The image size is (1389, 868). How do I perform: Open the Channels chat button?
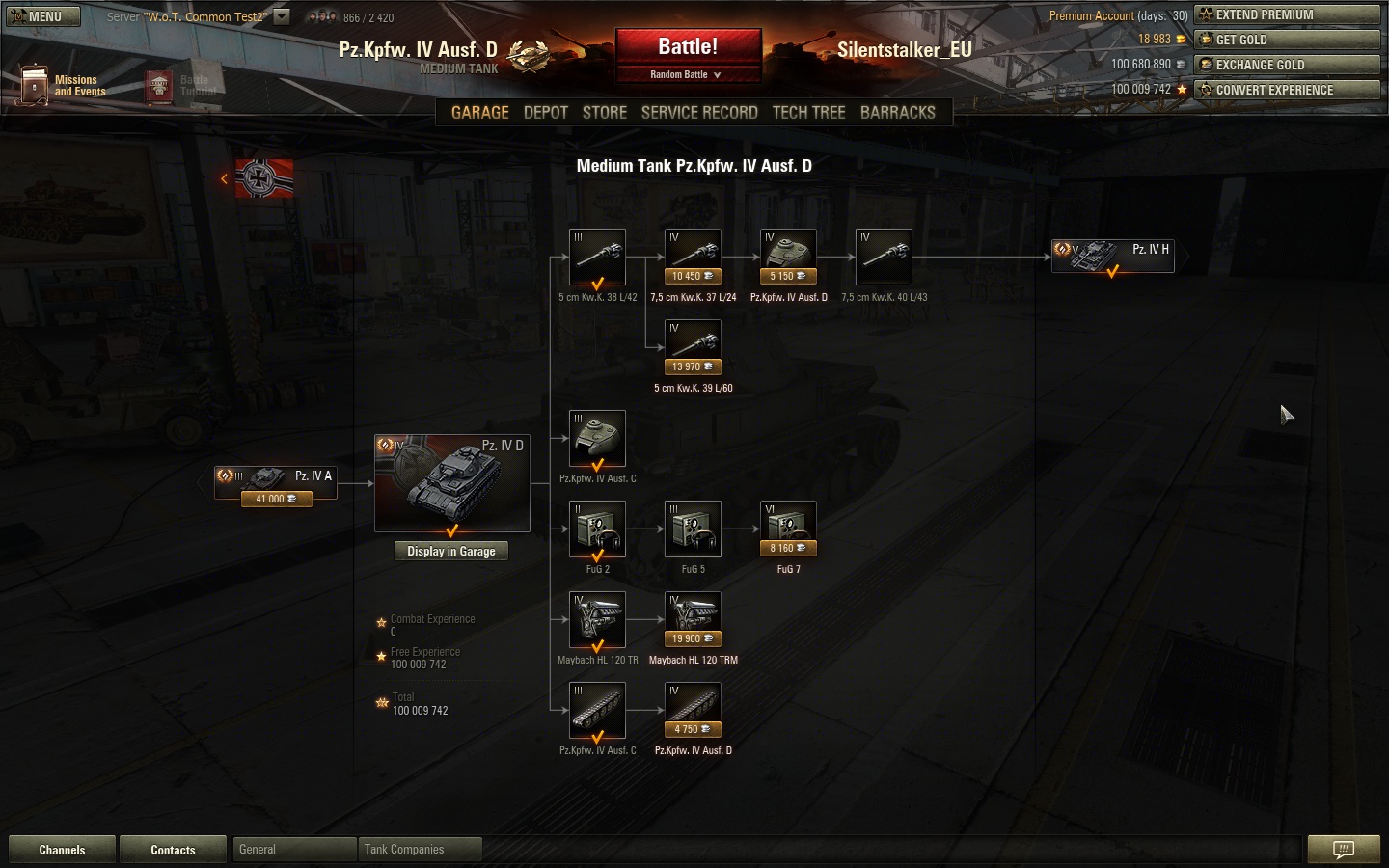[x=62, y=850]
